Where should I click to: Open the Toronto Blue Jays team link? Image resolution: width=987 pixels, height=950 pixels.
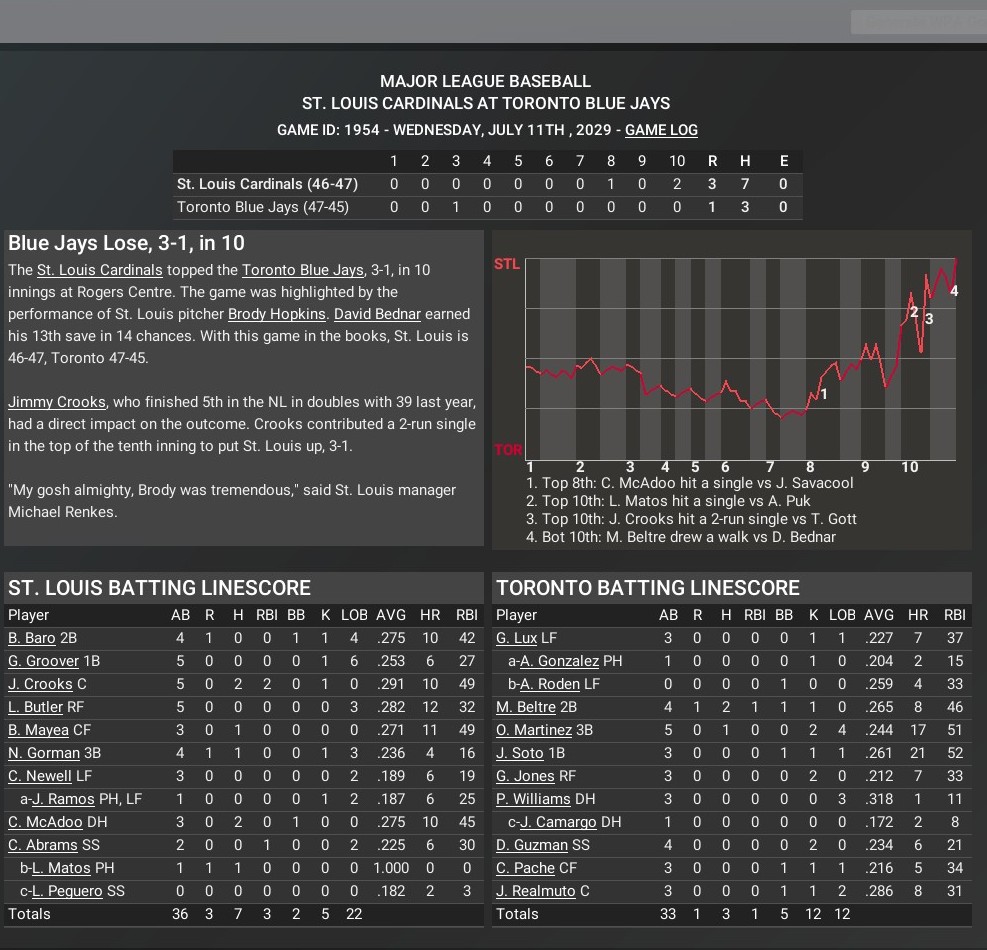(302, 270)
